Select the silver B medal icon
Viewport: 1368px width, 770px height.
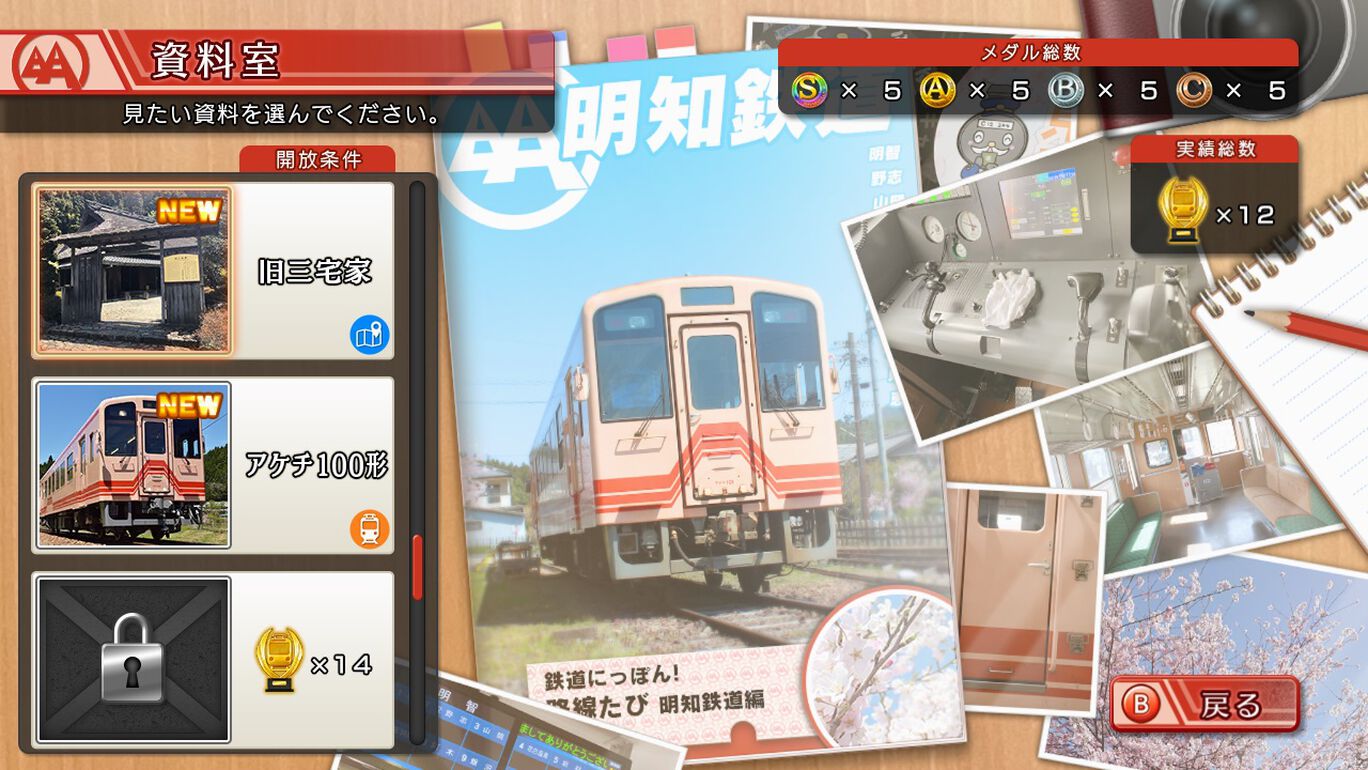click(1064, 89)
